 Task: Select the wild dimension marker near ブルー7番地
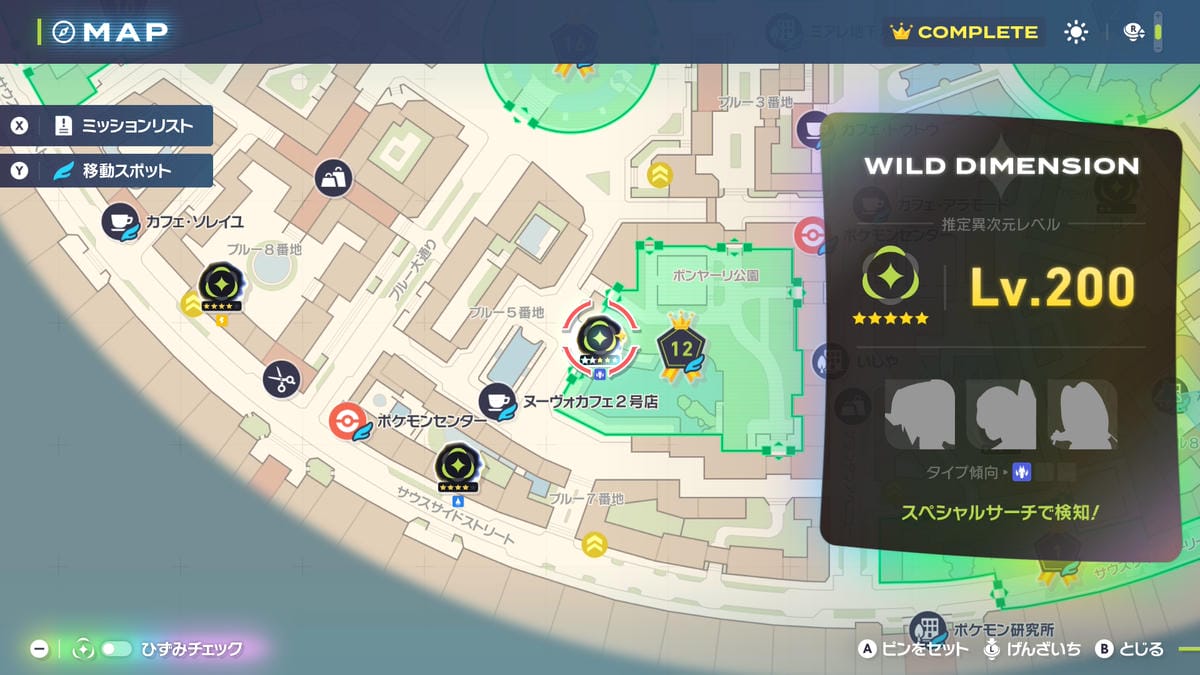[456, 467]
